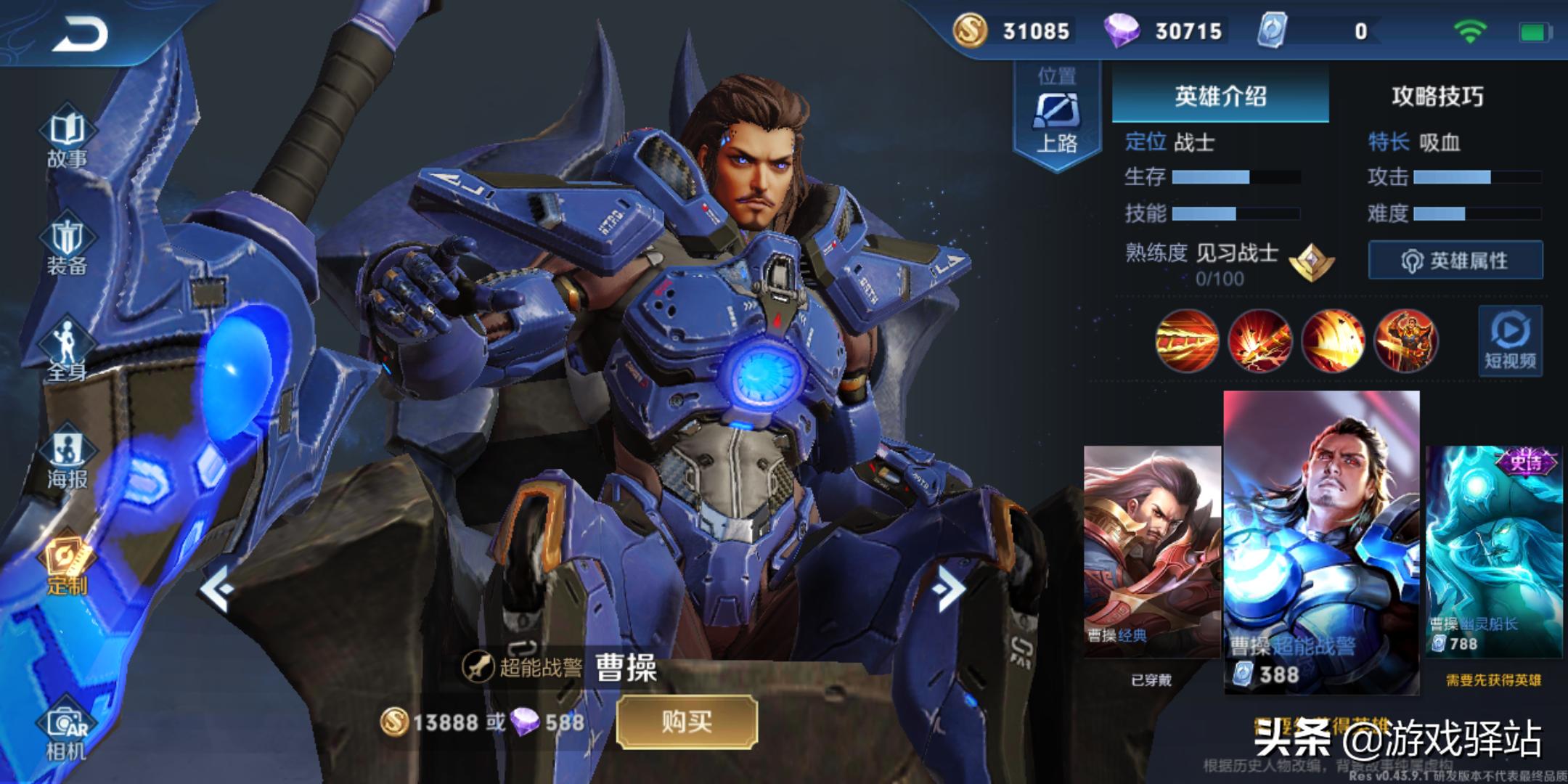Open the 定制 customization option

click(x=67, y=566)
